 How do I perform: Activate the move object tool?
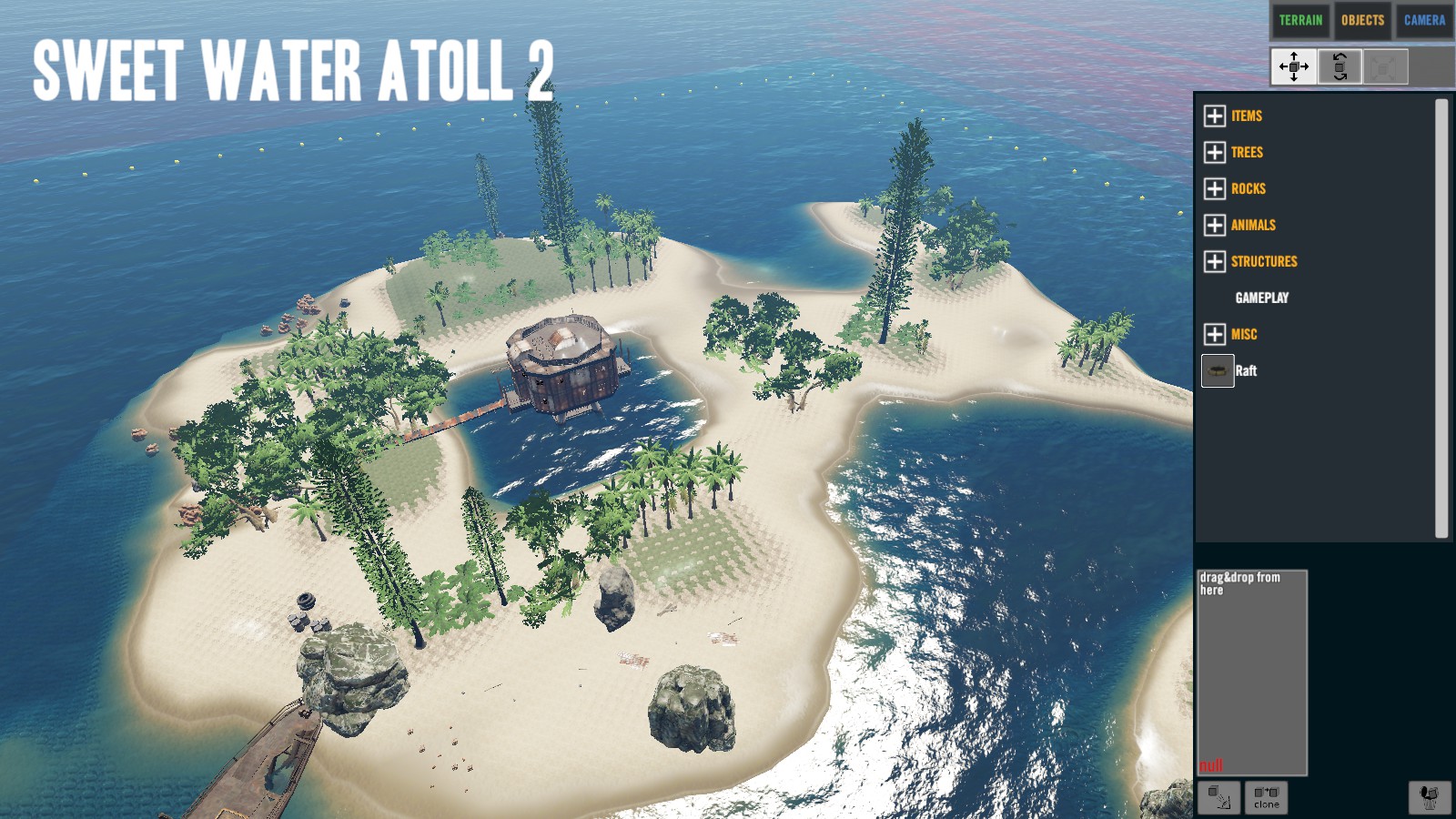(x=1293, y=66)
